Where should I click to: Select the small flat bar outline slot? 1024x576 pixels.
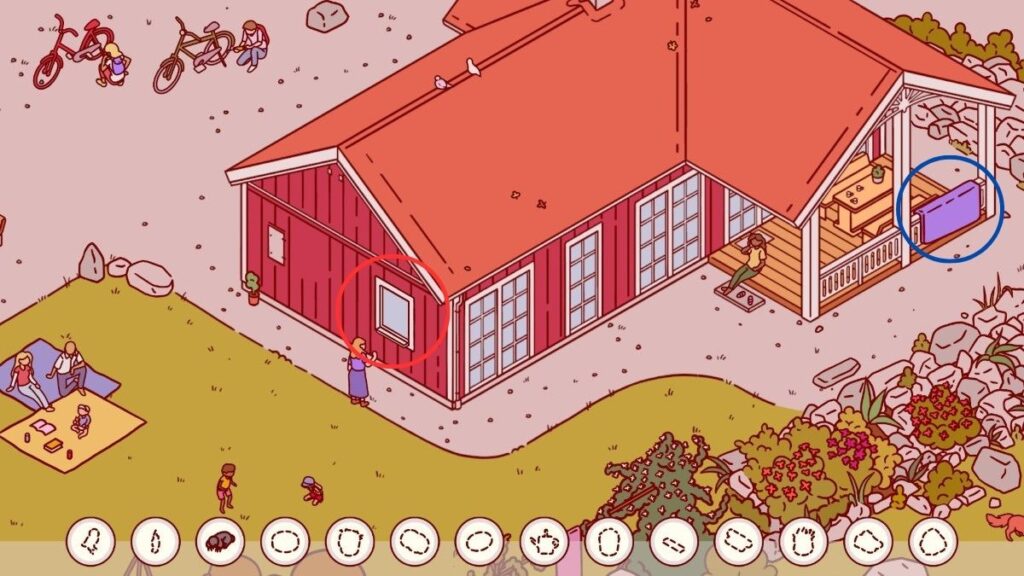click(x=673, y=542)
